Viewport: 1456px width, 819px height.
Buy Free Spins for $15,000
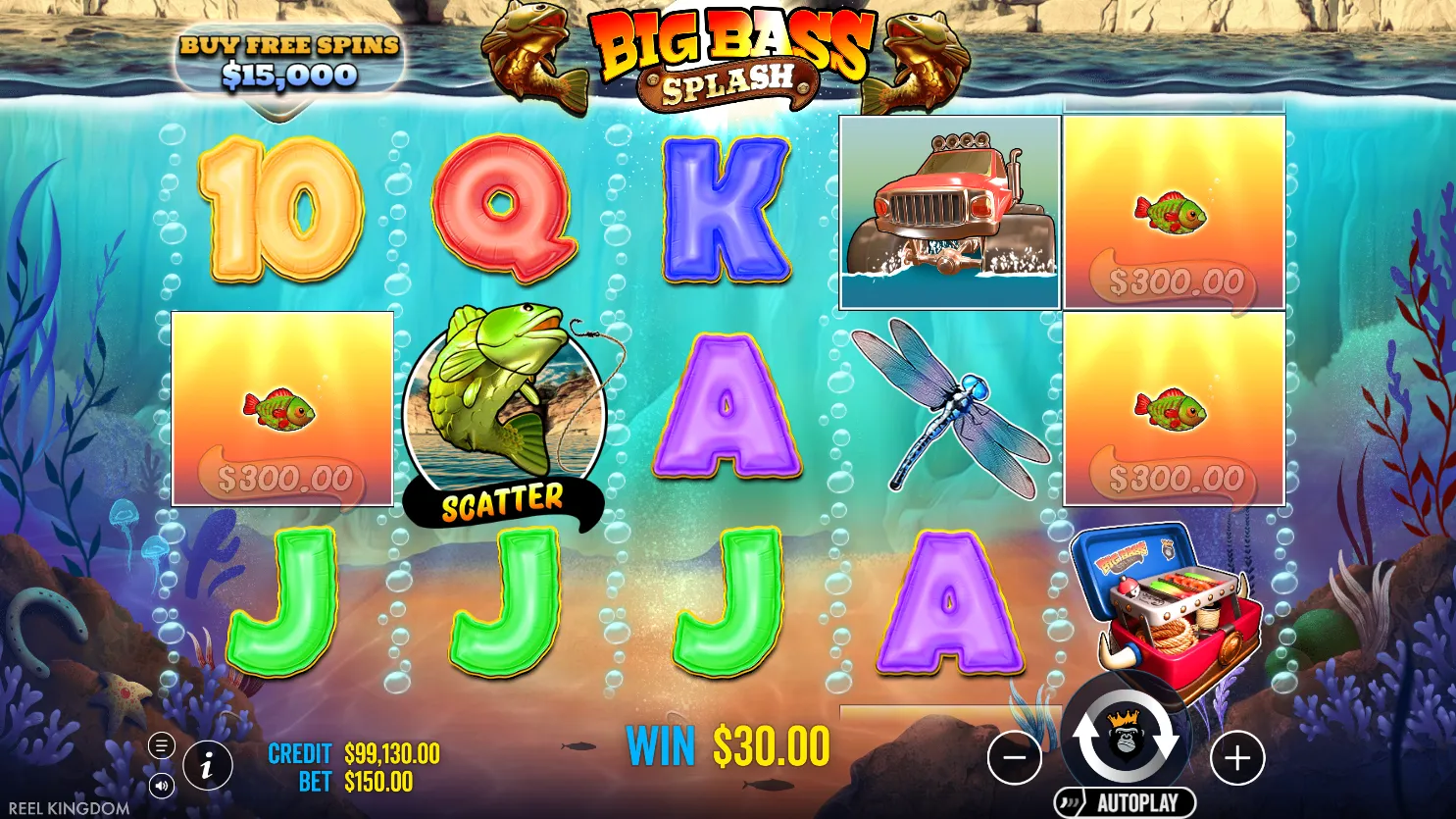288,57
